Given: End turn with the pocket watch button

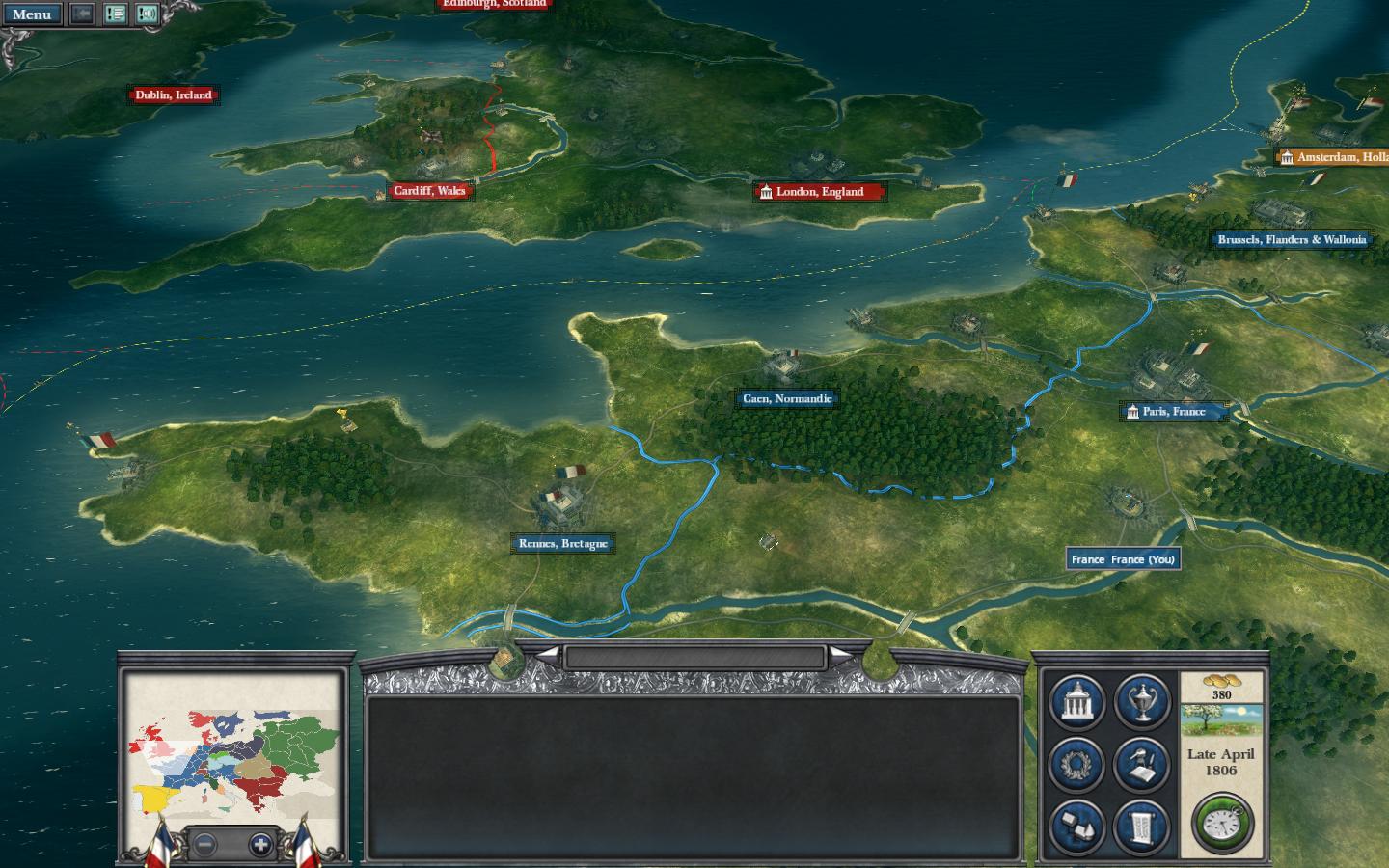Looking at the screenshot, I should [1222, 823].
